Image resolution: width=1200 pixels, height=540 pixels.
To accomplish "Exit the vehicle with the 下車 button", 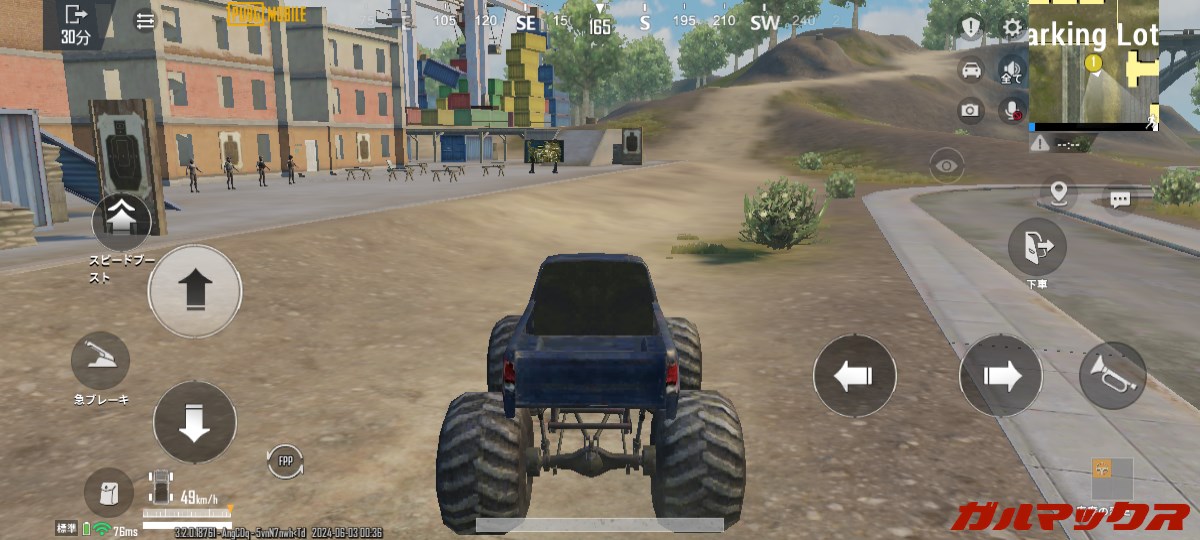I will tap(1037, 246).
